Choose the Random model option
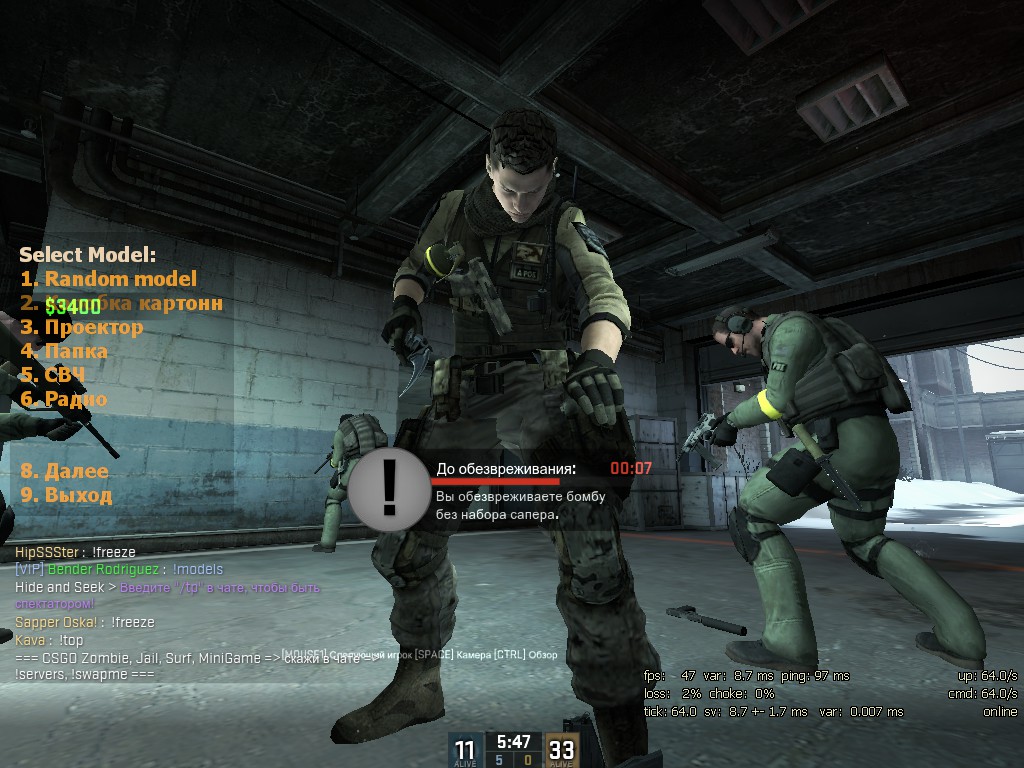 point(108,279)
